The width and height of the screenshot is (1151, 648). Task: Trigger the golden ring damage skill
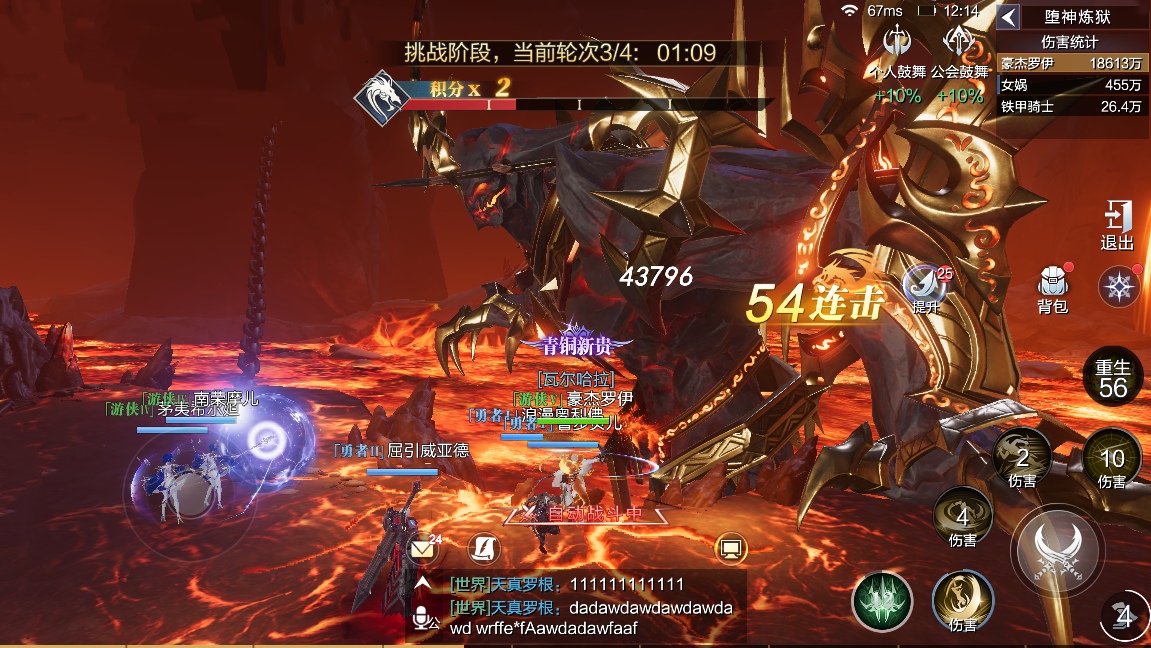[x=962, y=602]
